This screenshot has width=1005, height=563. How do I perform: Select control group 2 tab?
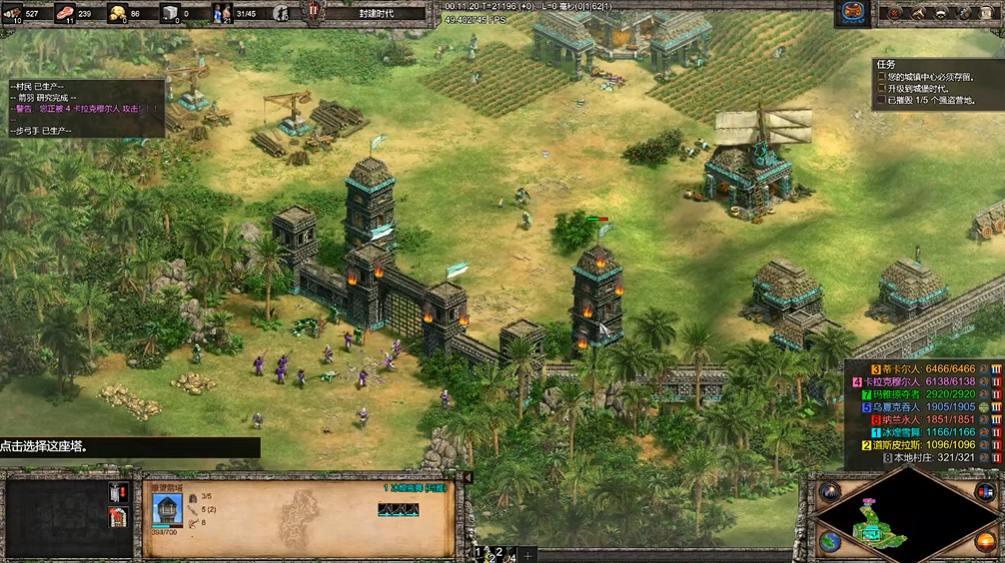pos(500,553)
